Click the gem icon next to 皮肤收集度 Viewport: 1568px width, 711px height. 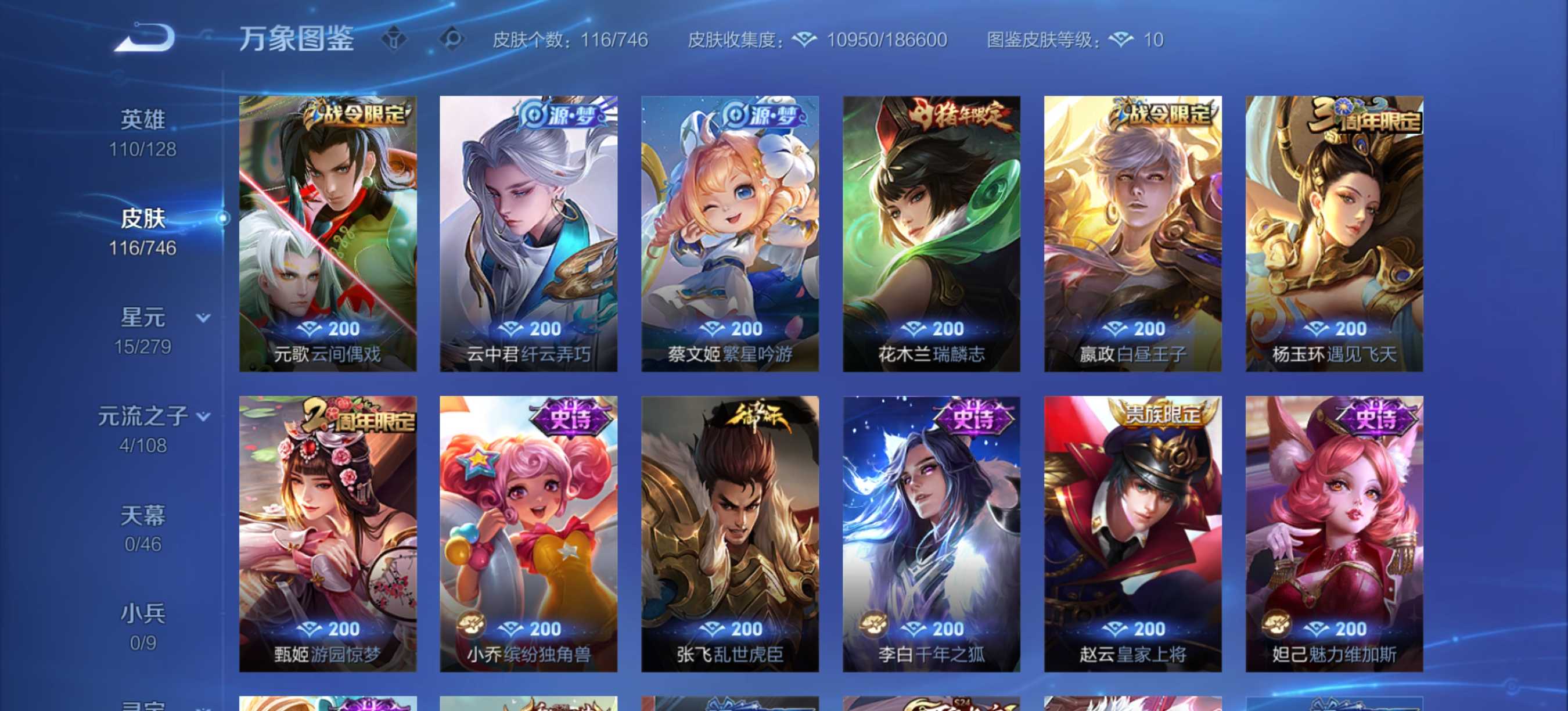[805, 40]
